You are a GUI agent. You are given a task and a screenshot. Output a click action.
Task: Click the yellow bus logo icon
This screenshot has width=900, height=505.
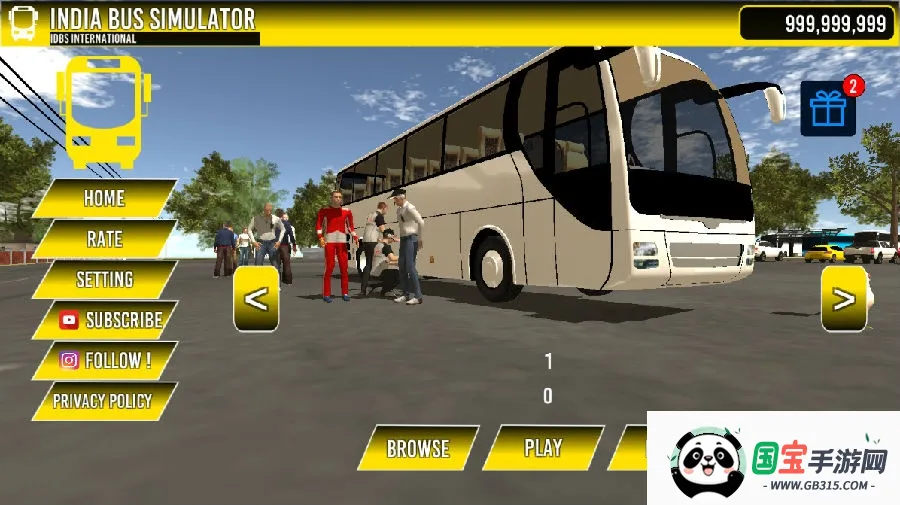[x=104, y=110]
